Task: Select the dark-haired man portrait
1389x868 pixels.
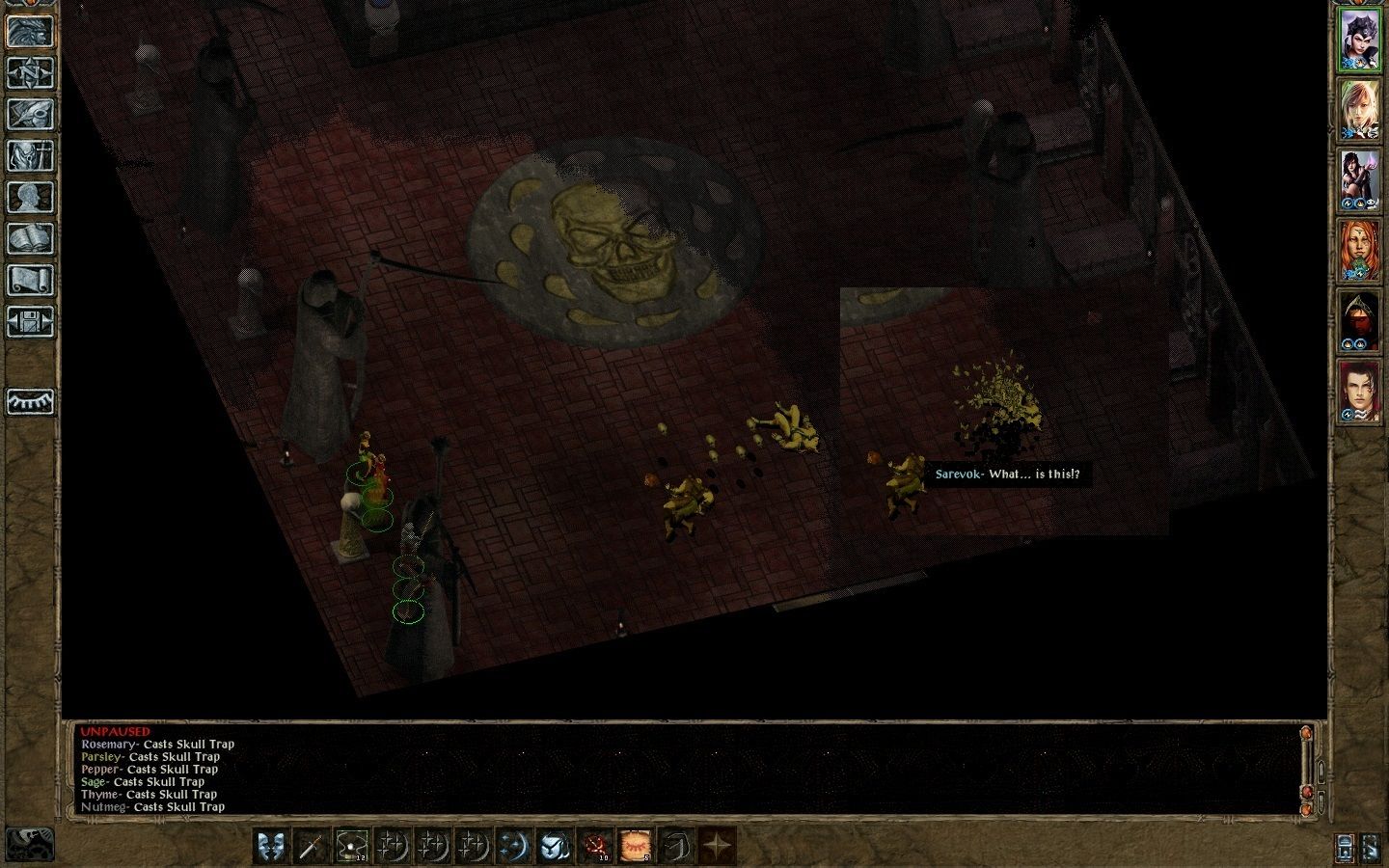Action: point(1360,392)
